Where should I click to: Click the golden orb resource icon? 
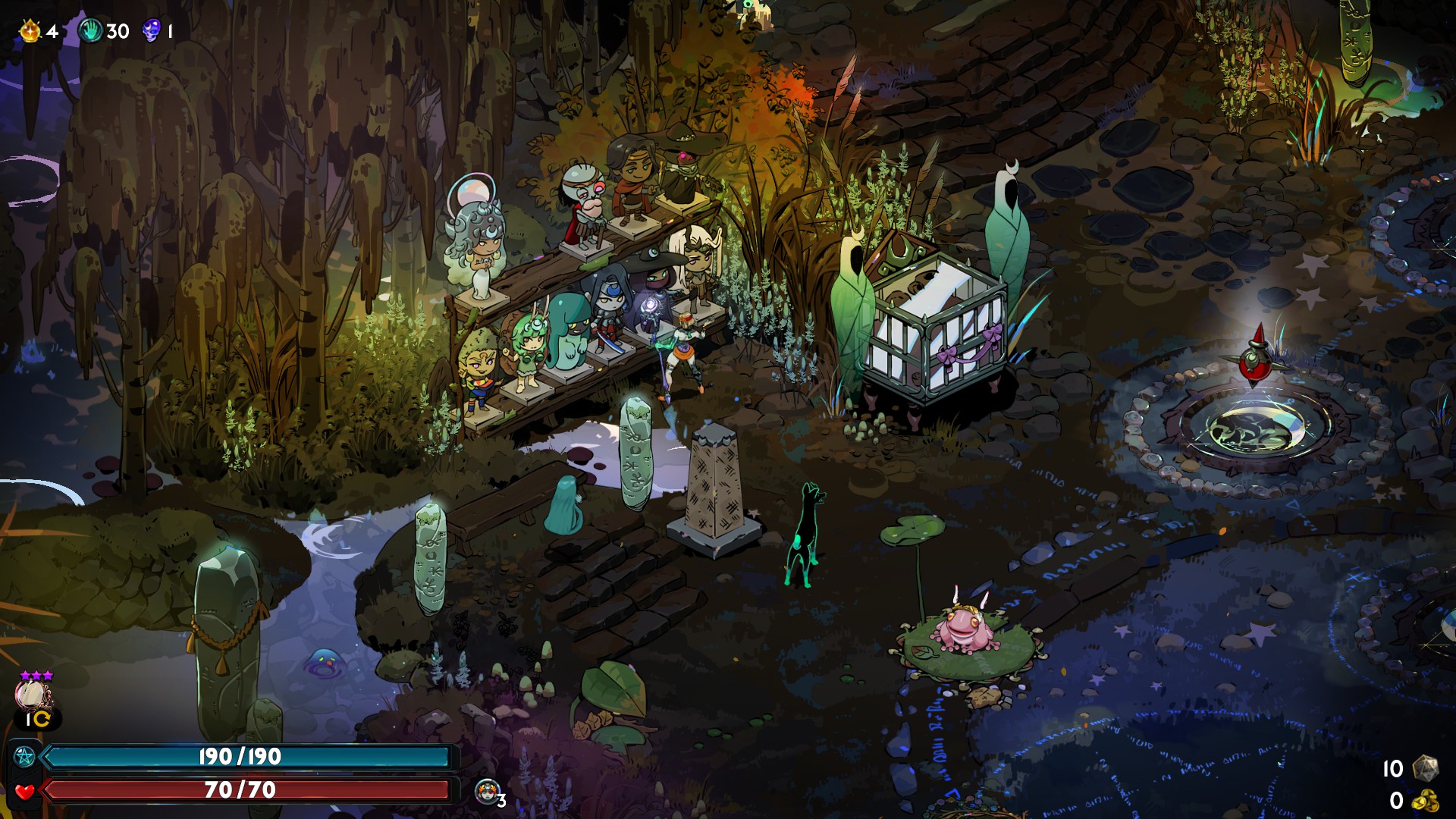30,31
